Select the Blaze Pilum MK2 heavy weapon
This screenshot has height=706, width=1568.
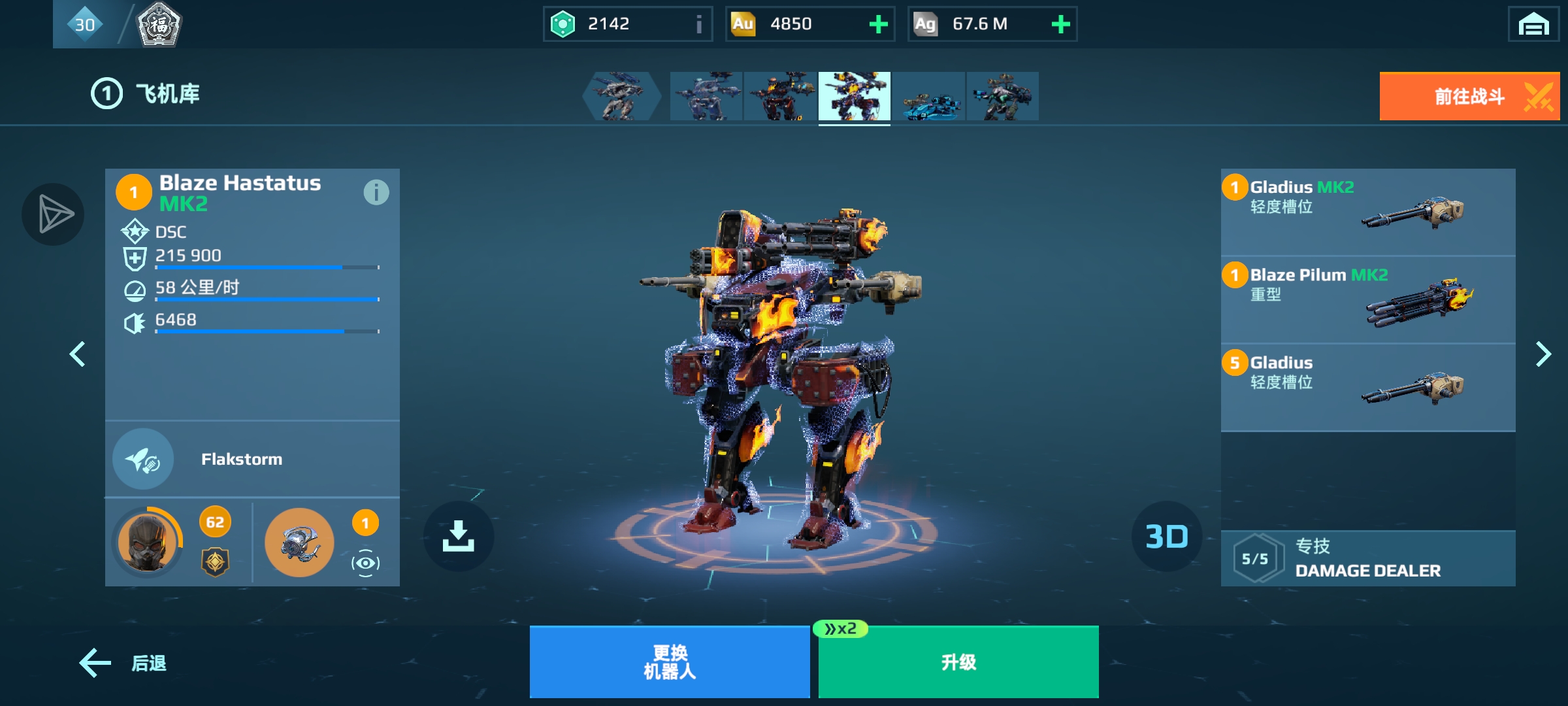pos(1367,299)
